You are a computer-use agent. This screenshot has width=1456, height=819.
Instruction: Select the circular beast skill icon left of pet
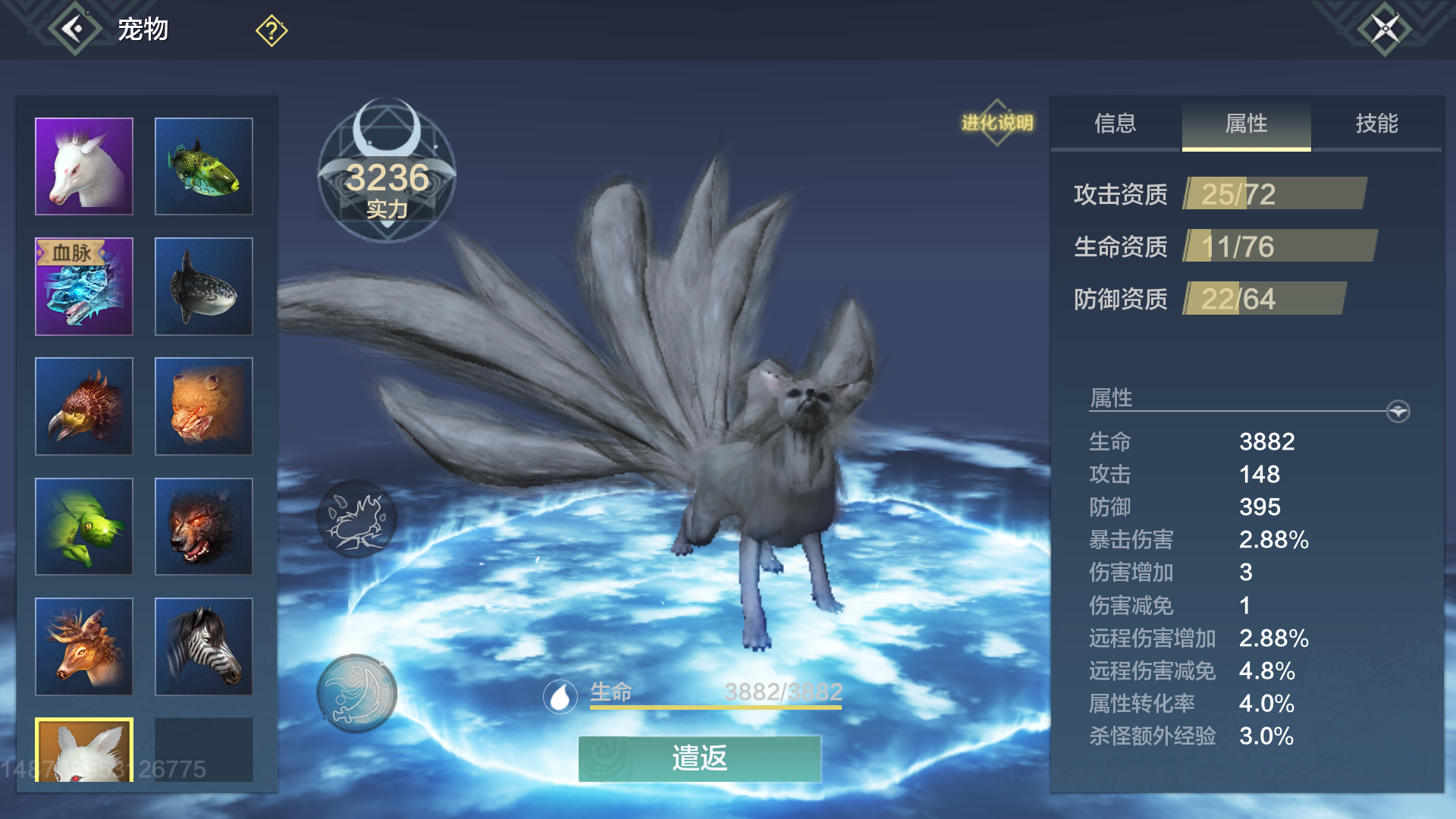(x=356, y=518)
